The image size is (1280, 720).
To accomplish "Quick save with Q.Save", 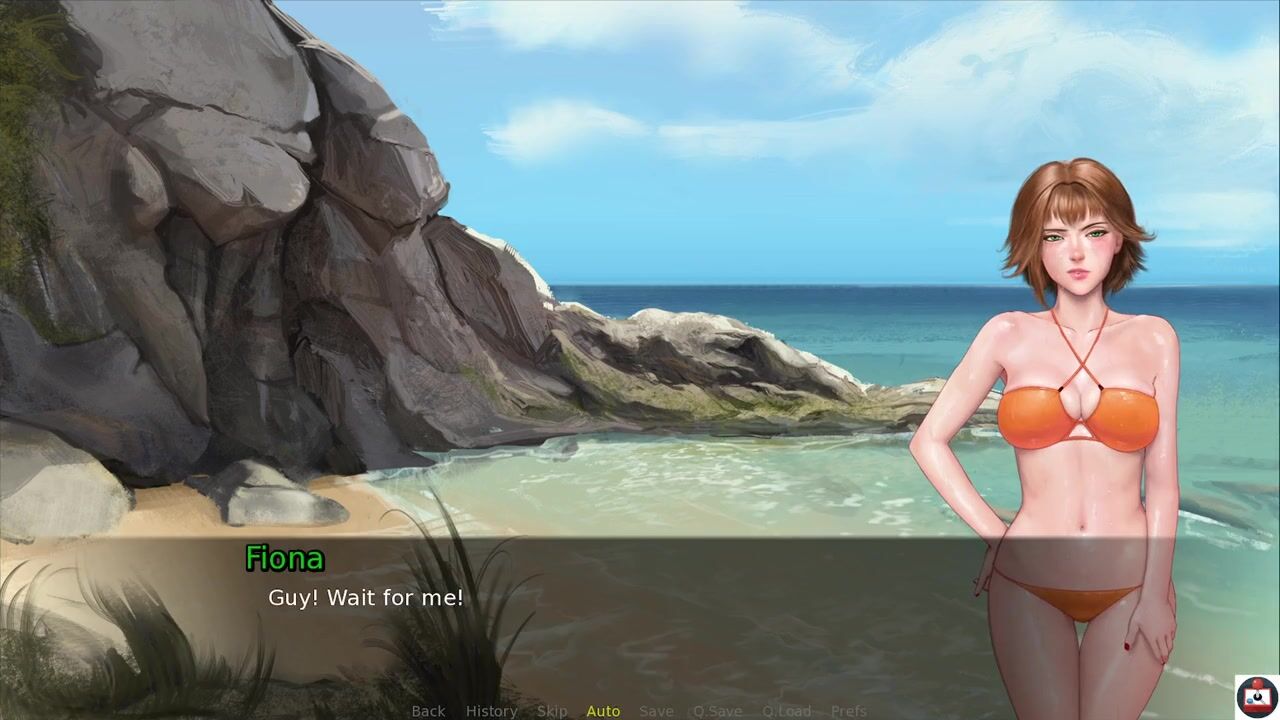I will coord(717,711).
